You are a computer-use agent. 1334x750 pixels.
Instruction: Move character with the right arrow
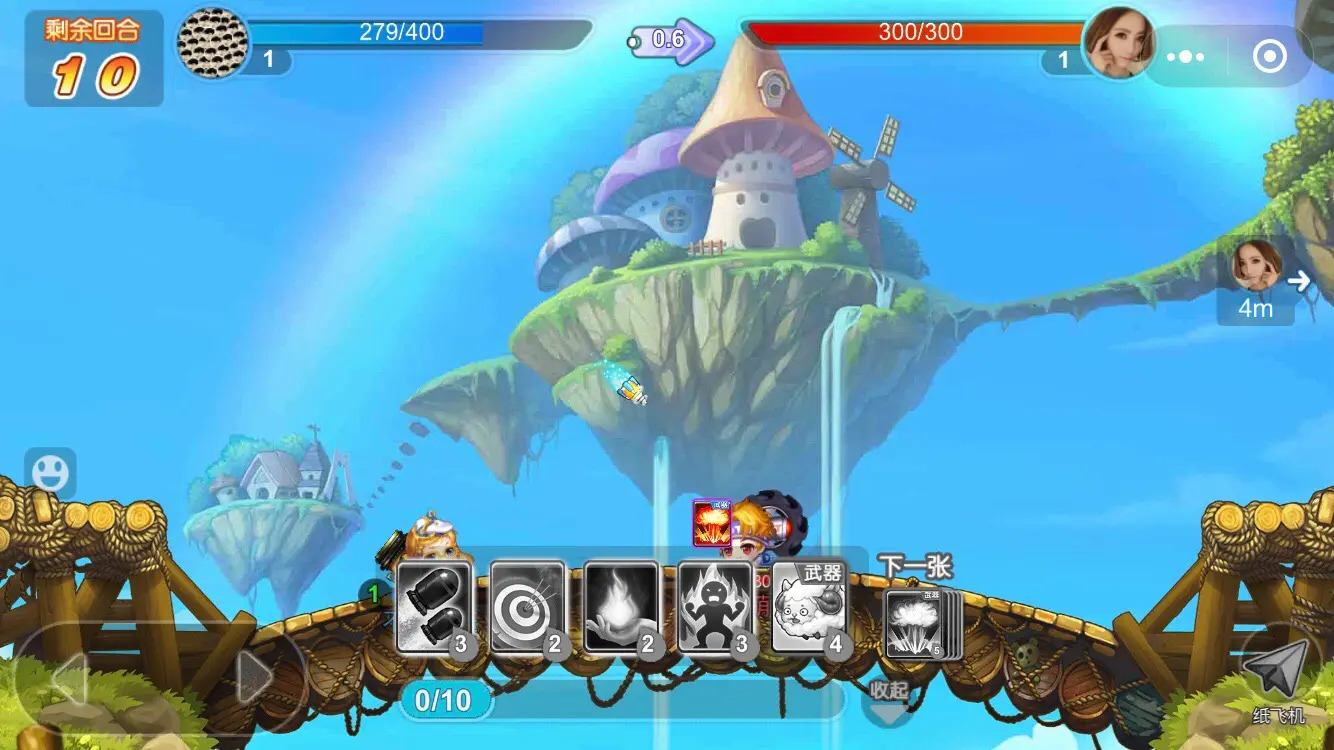pos(253,680)
